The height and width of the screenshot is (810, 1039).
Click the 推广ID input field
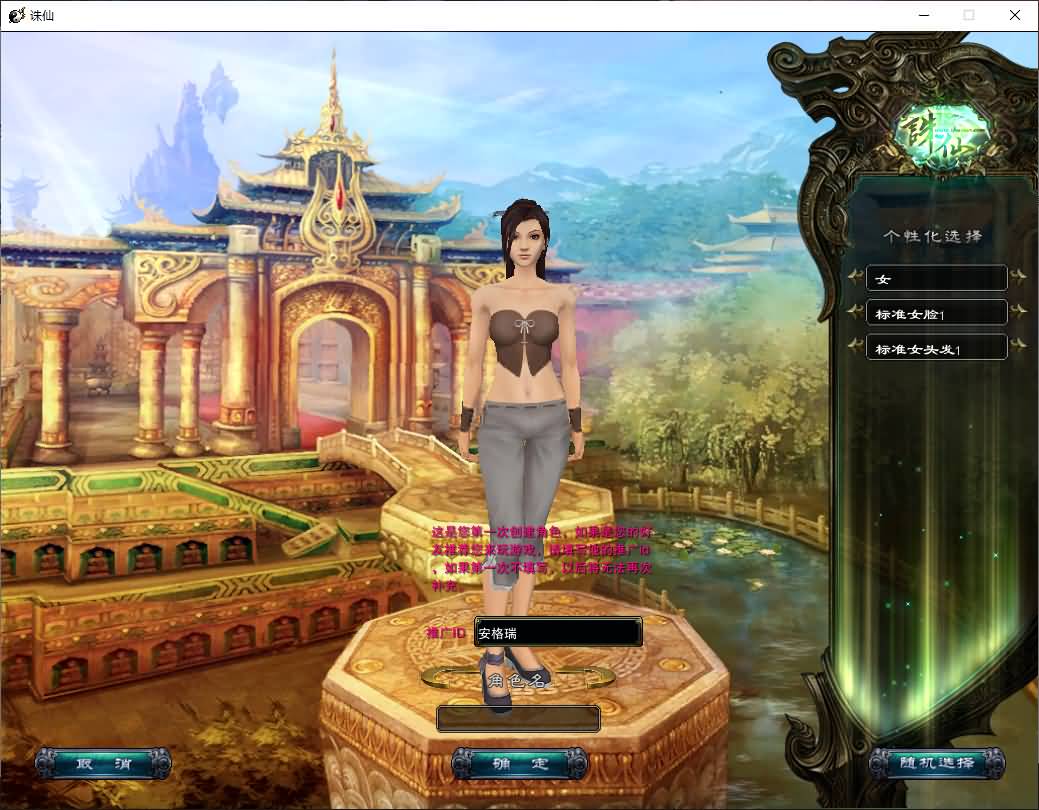coord(558,633)
